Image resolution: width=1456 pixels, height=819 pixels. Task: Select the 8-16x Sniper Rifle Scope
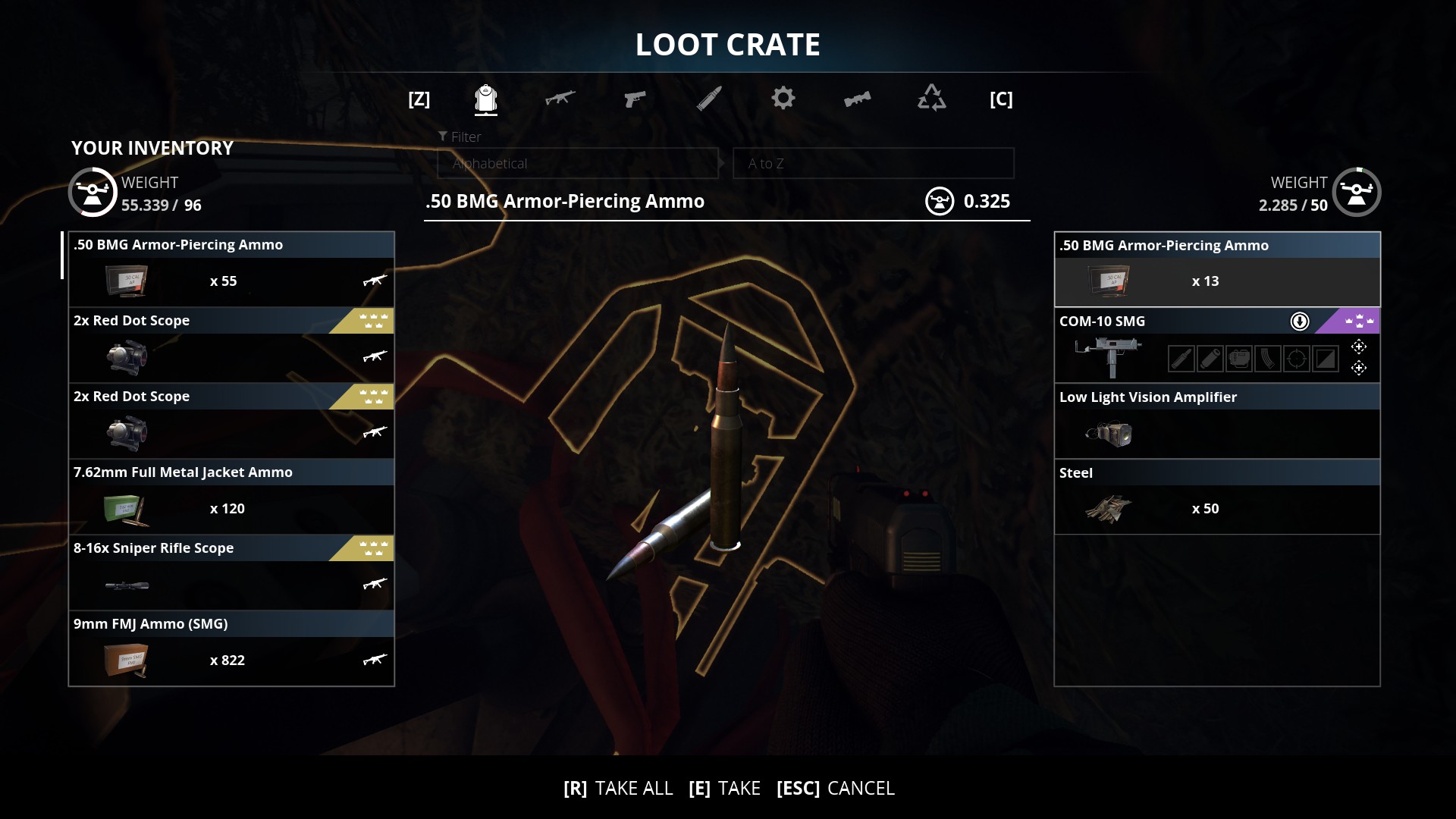pyautogui.click(x=231, y=573)
